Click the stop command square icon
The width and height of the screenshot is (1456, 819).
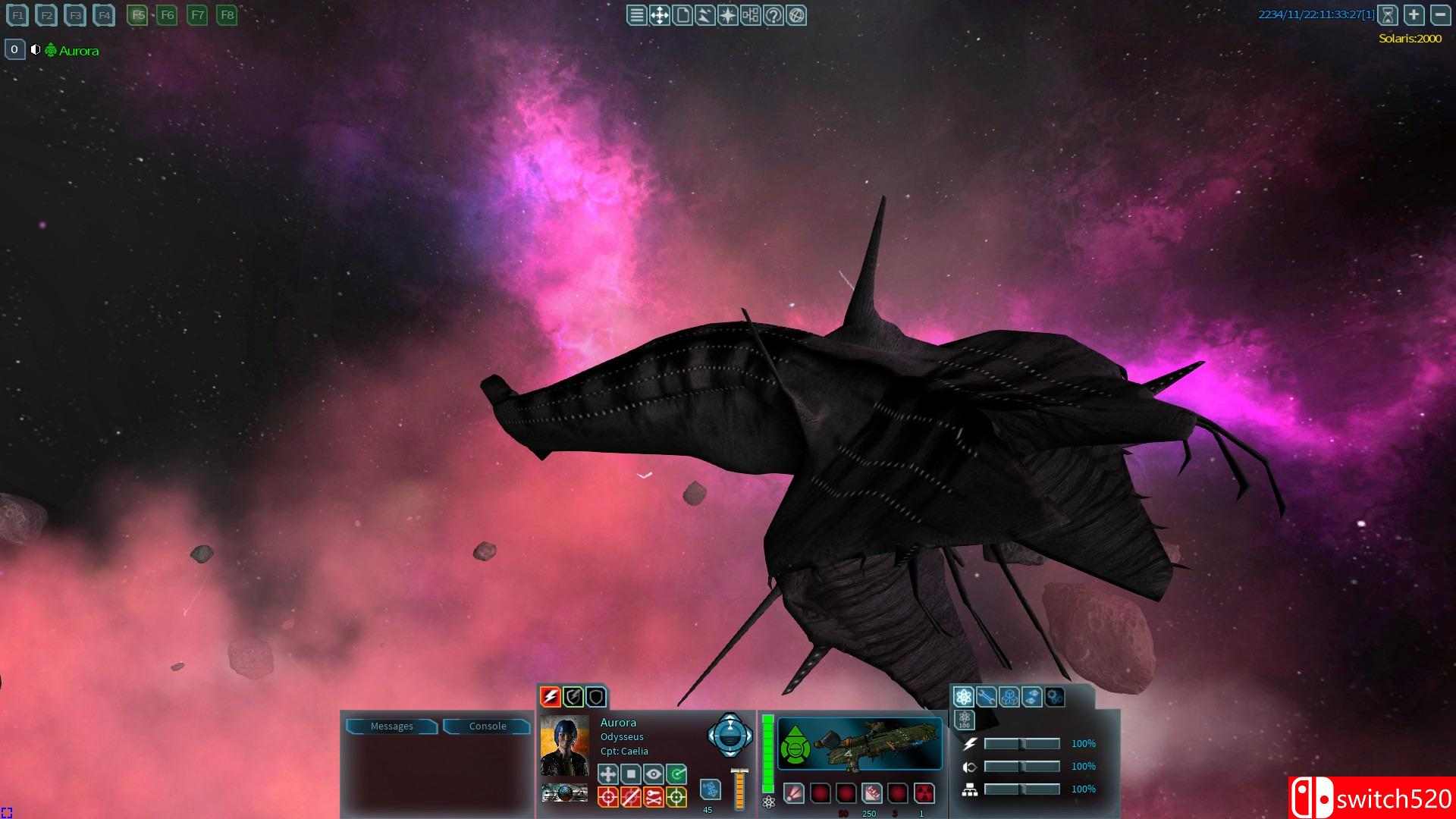[632, 774]
